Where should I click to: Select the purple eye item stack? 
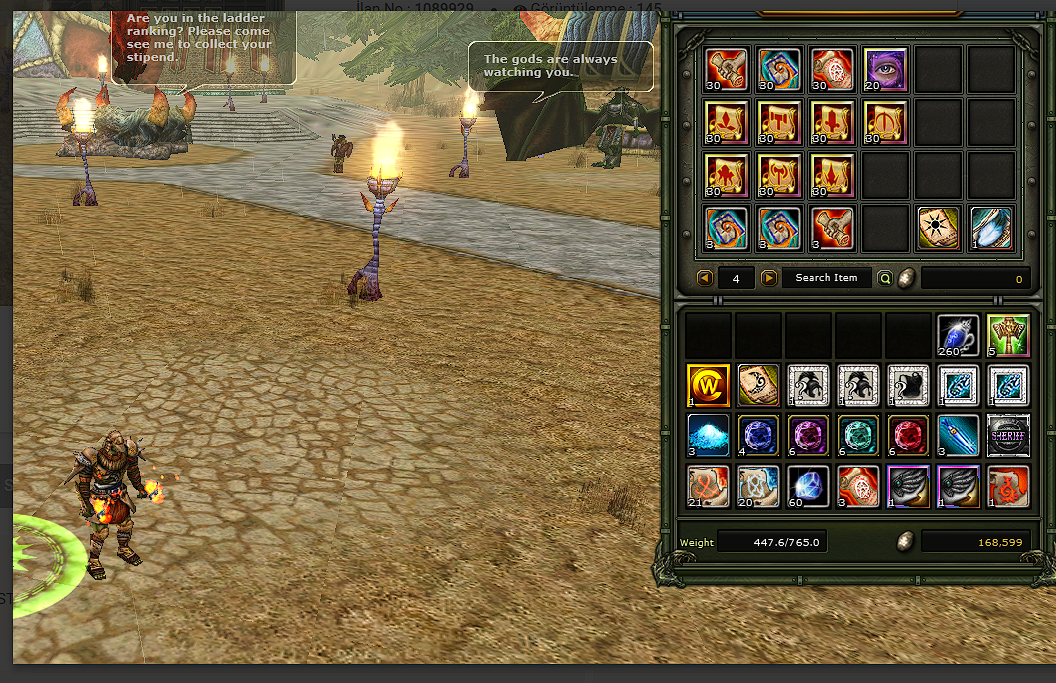(885, 69)
